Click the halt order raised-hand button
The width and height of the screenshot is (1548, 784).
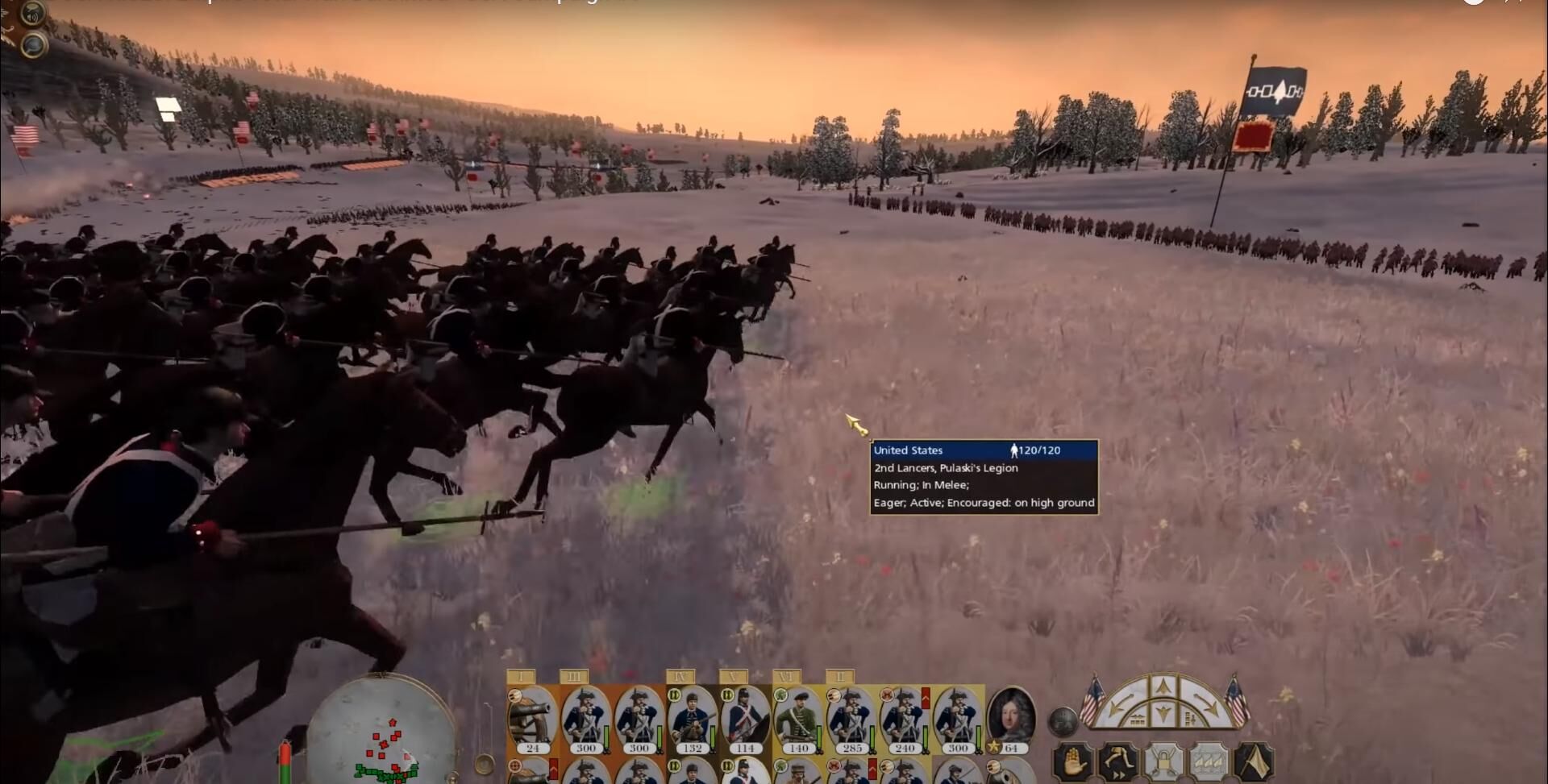(x=1073, y=761)
